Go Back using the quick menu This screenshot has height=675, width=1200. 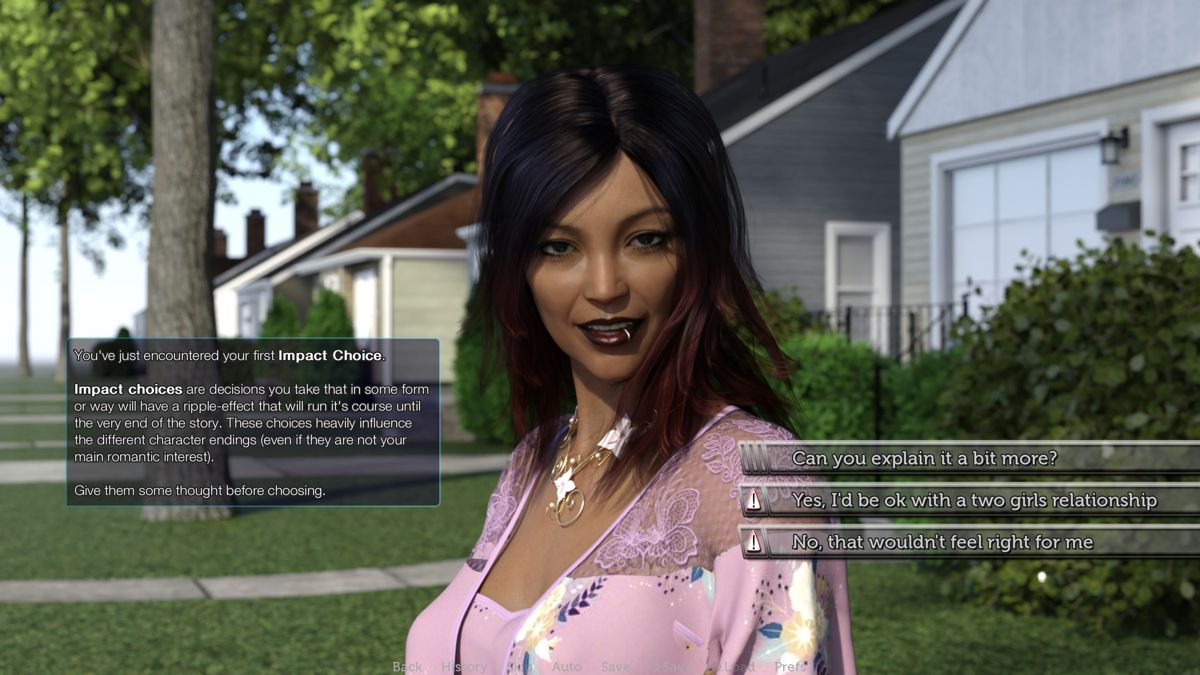pyautogui.click(x=407, y=667)
